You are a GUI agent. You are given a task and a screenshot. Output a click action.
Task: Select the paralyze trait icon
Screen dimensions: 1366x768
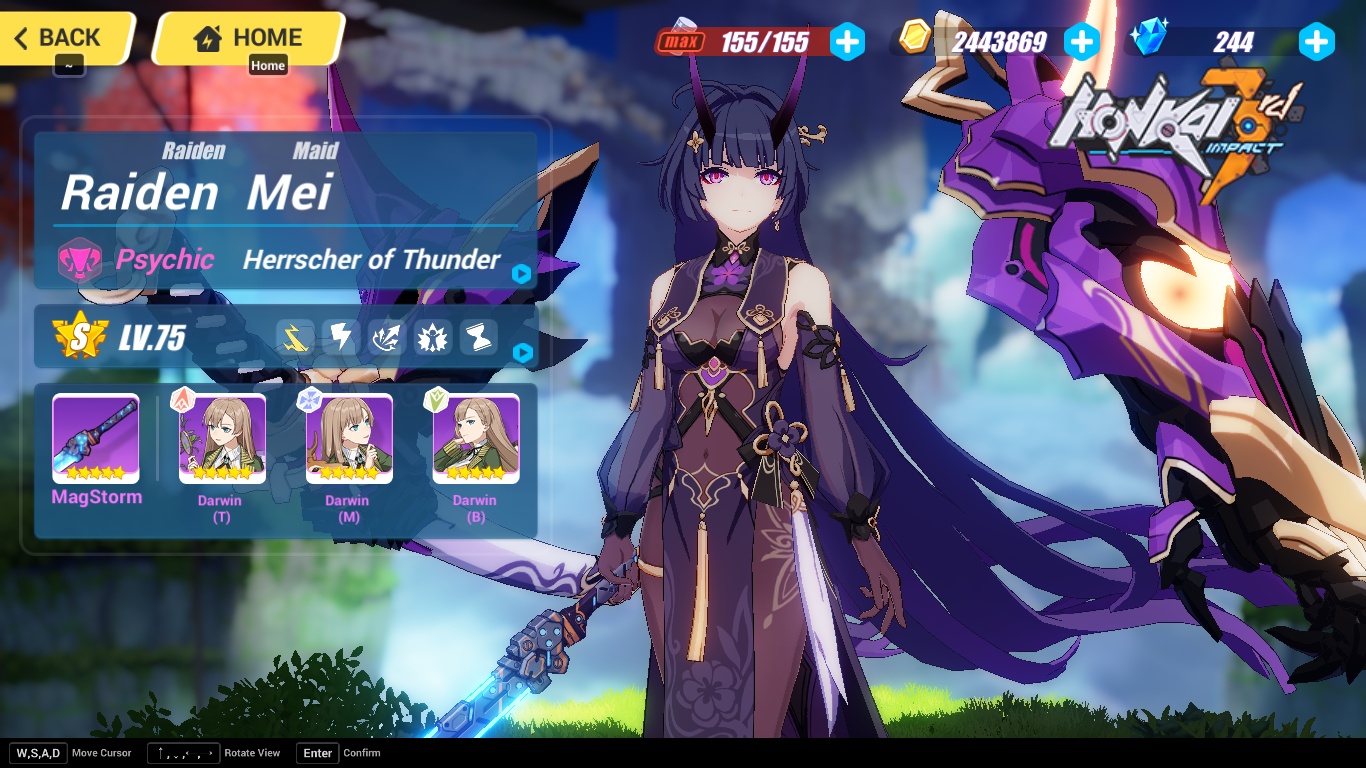[x=431, y=337]
